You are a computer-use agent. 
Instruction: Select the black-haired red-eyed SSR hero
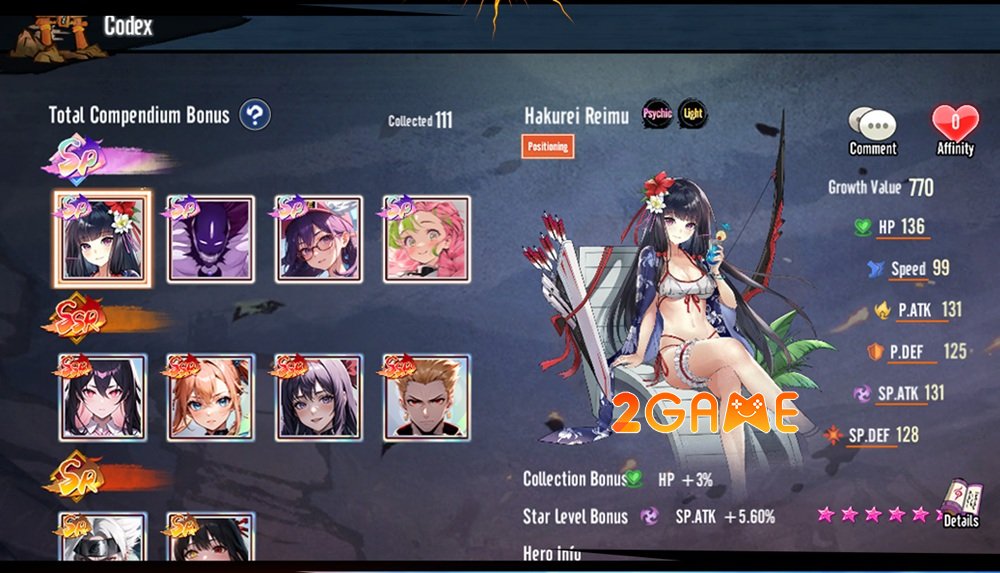100,397
